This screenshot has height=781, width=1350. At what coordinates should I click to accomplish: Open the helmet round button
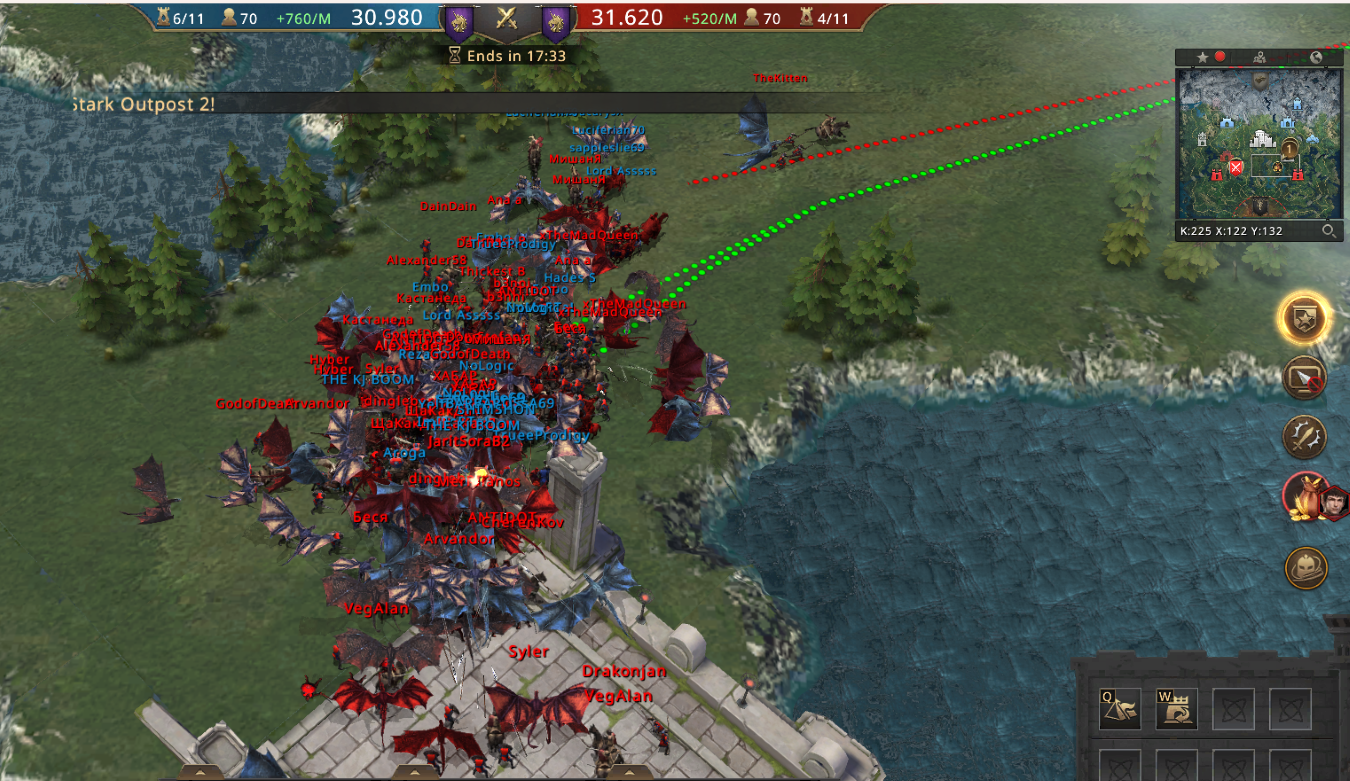tap(1306, 567)
